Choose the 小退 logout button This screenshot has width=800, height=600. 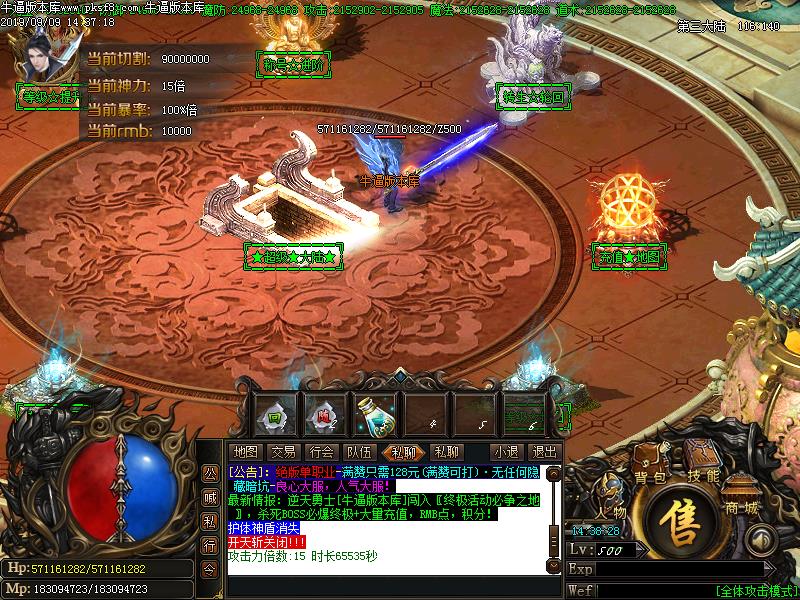[505, 452]
